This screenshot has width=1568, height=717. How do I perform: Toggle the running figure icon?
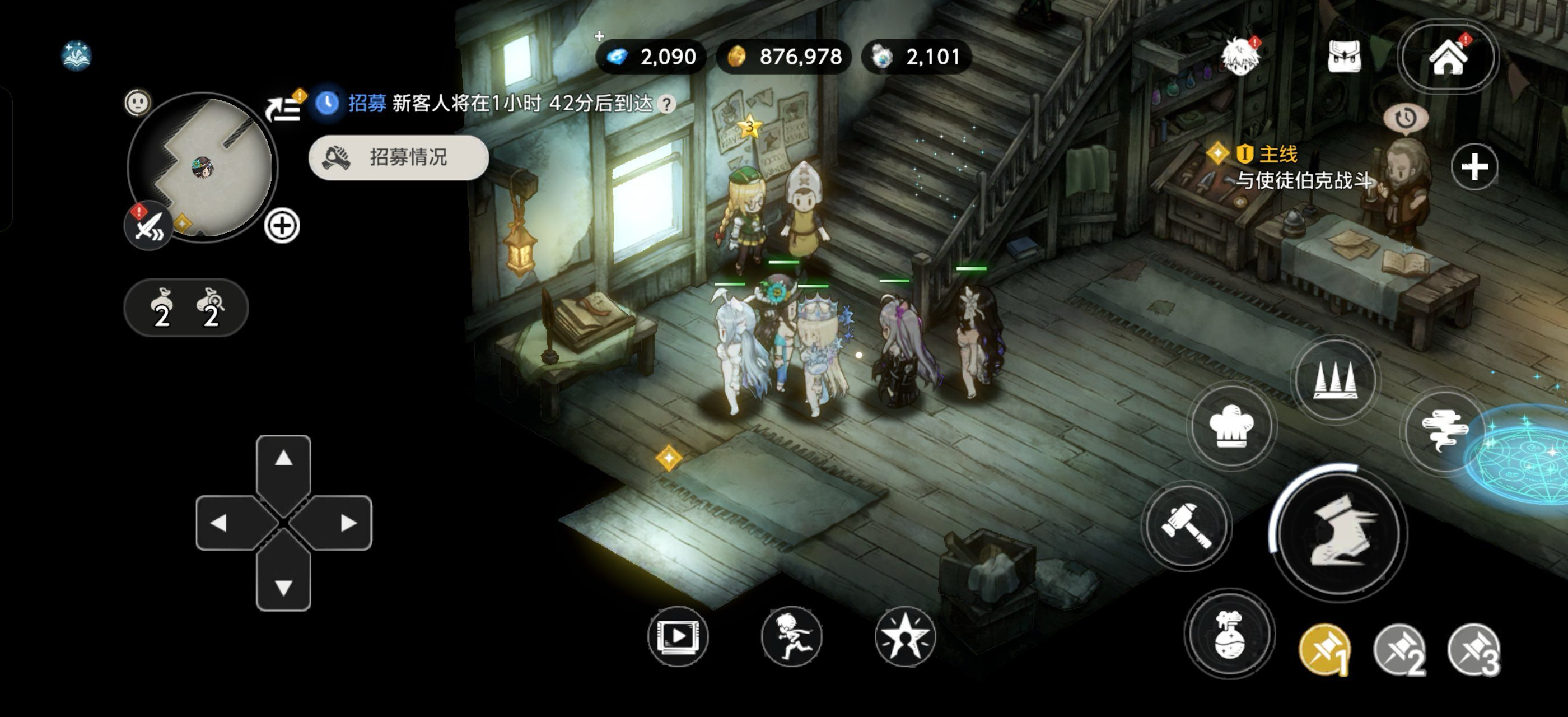pos(791,637)
